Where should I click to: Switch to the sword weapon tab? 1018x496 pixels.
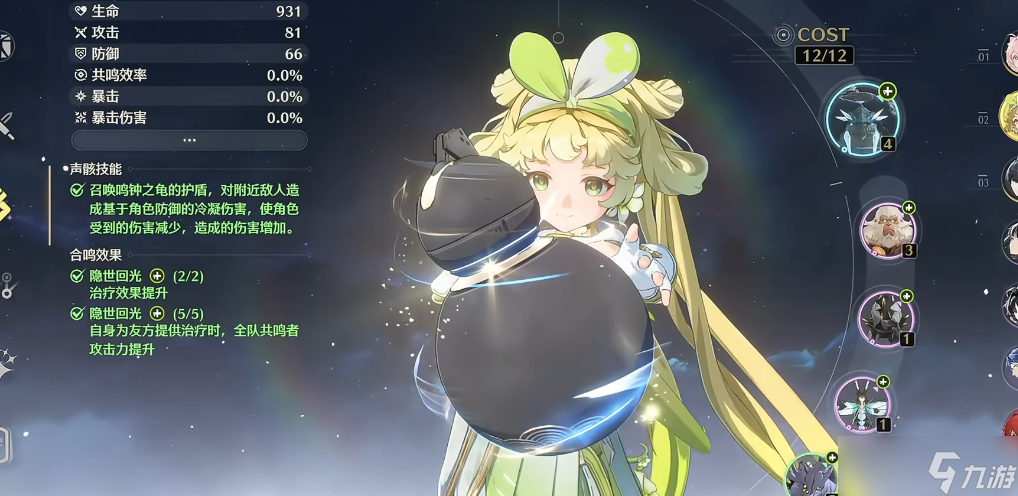6,126
